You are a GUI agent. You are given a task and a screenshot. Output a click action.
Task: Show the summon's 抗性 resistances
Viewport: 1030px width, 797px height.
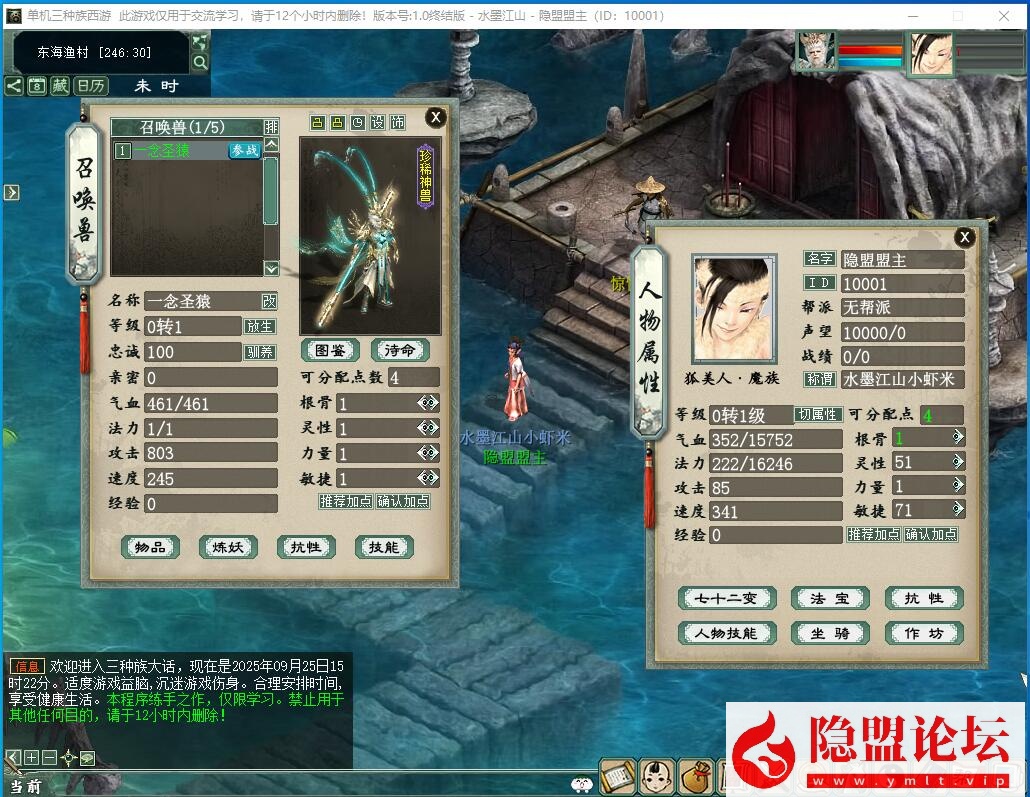tap(306, 547)
